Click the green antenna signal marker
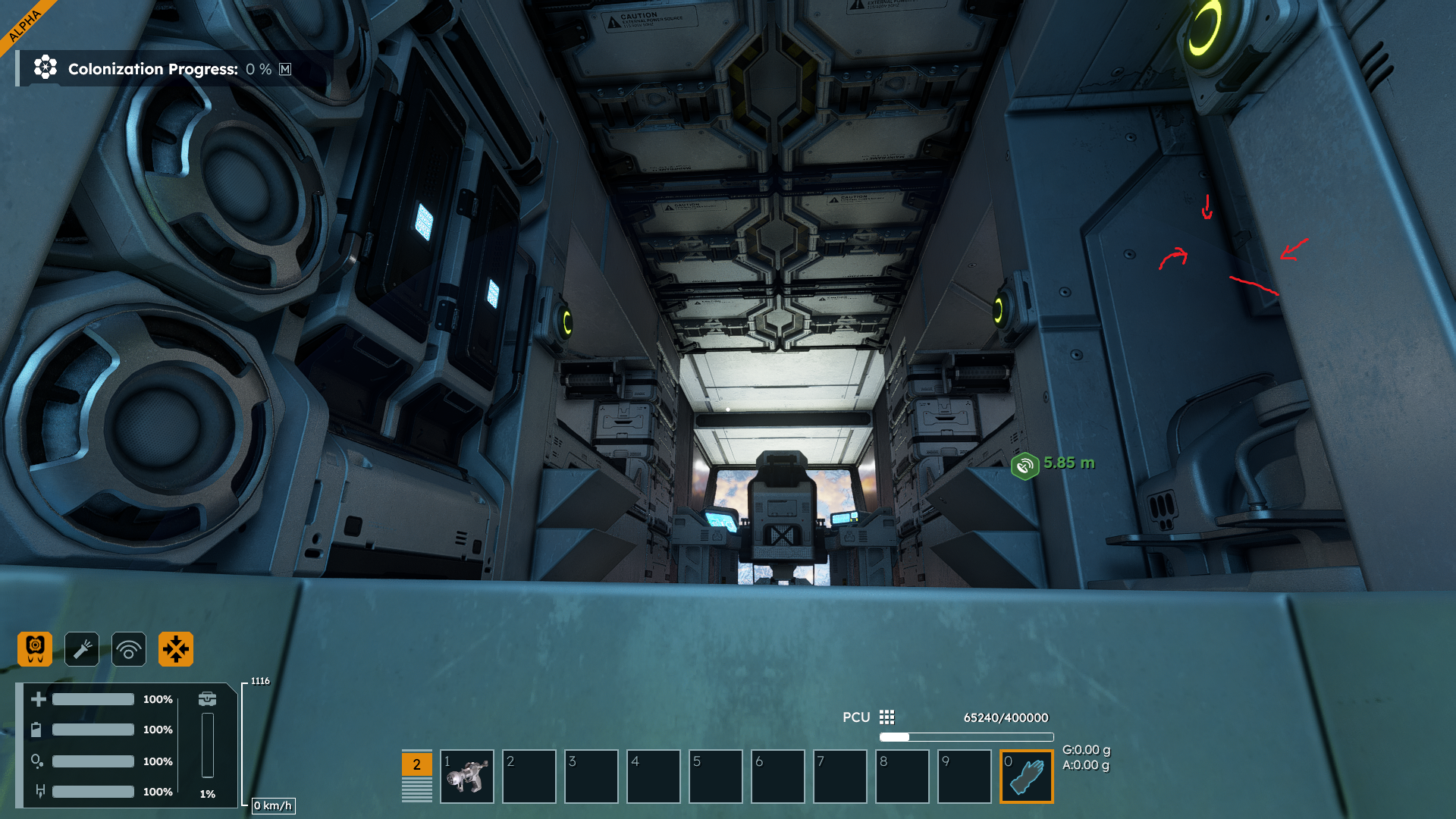Viewport: 1456px width, 819px height. (1025, 465)
